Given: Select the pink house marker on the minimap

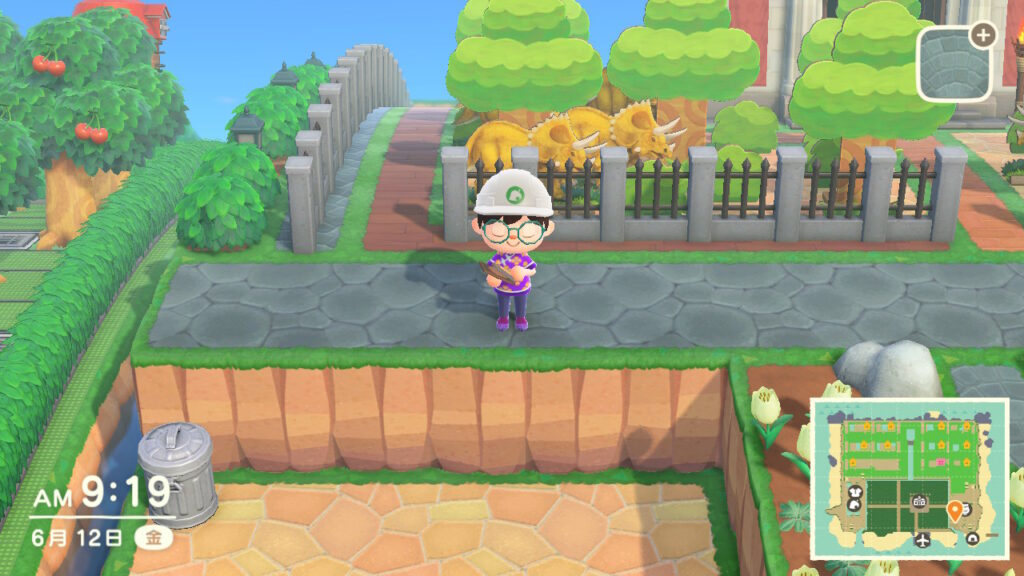Looking at the screenshot, I should point(939,464).
